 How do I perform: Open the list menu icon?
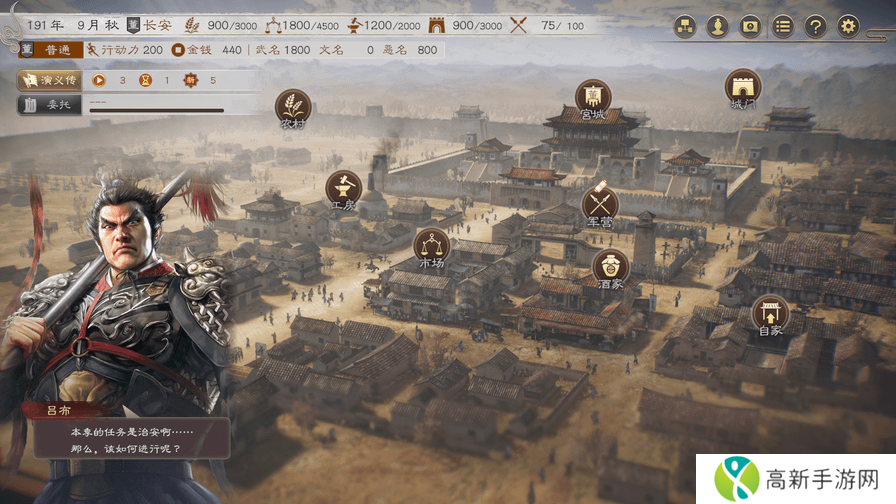coord(783,26)
